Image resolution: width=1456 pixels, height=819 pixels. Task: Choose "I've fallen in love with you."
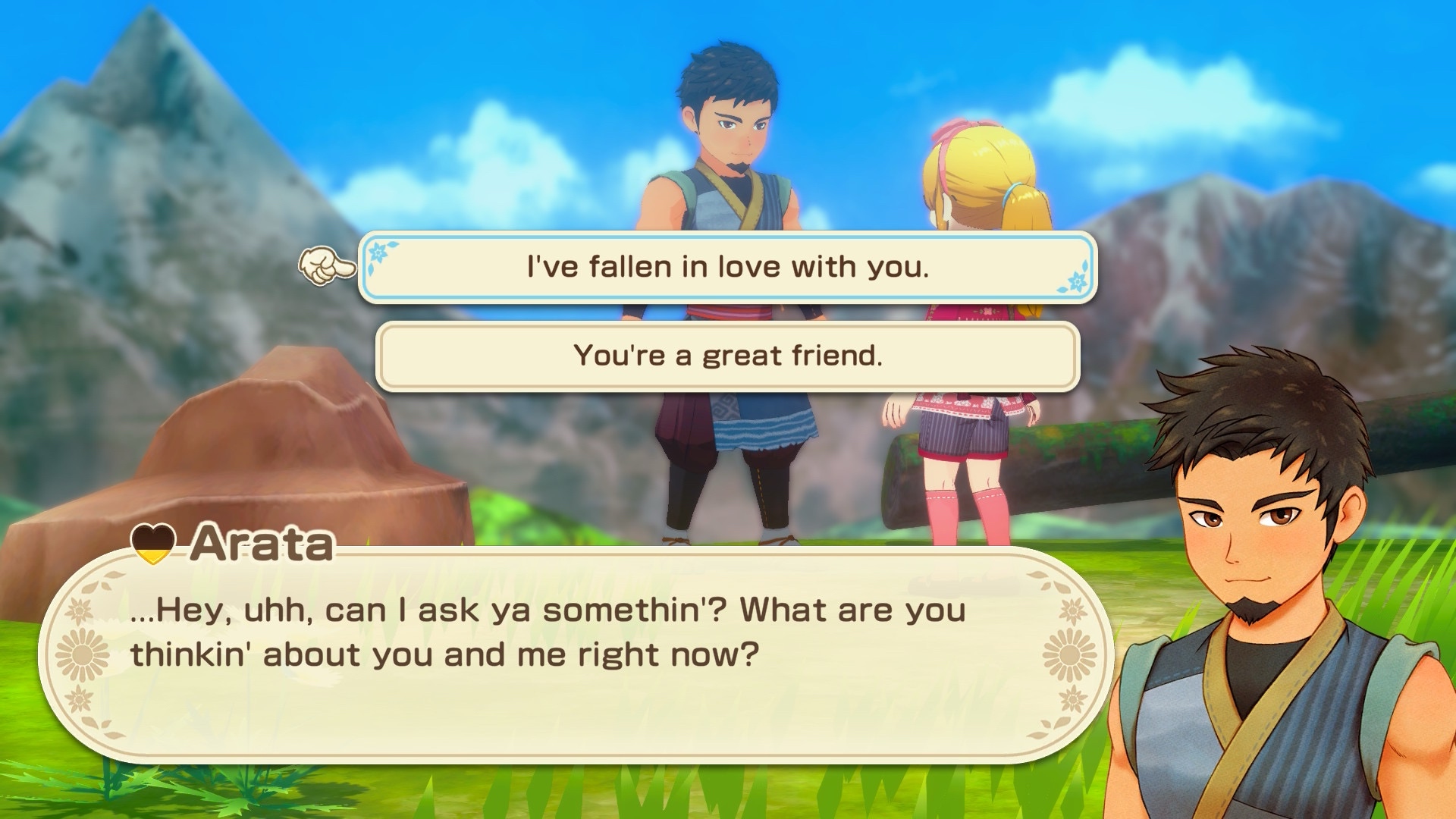pyautogui.click(x=727, y=267)
